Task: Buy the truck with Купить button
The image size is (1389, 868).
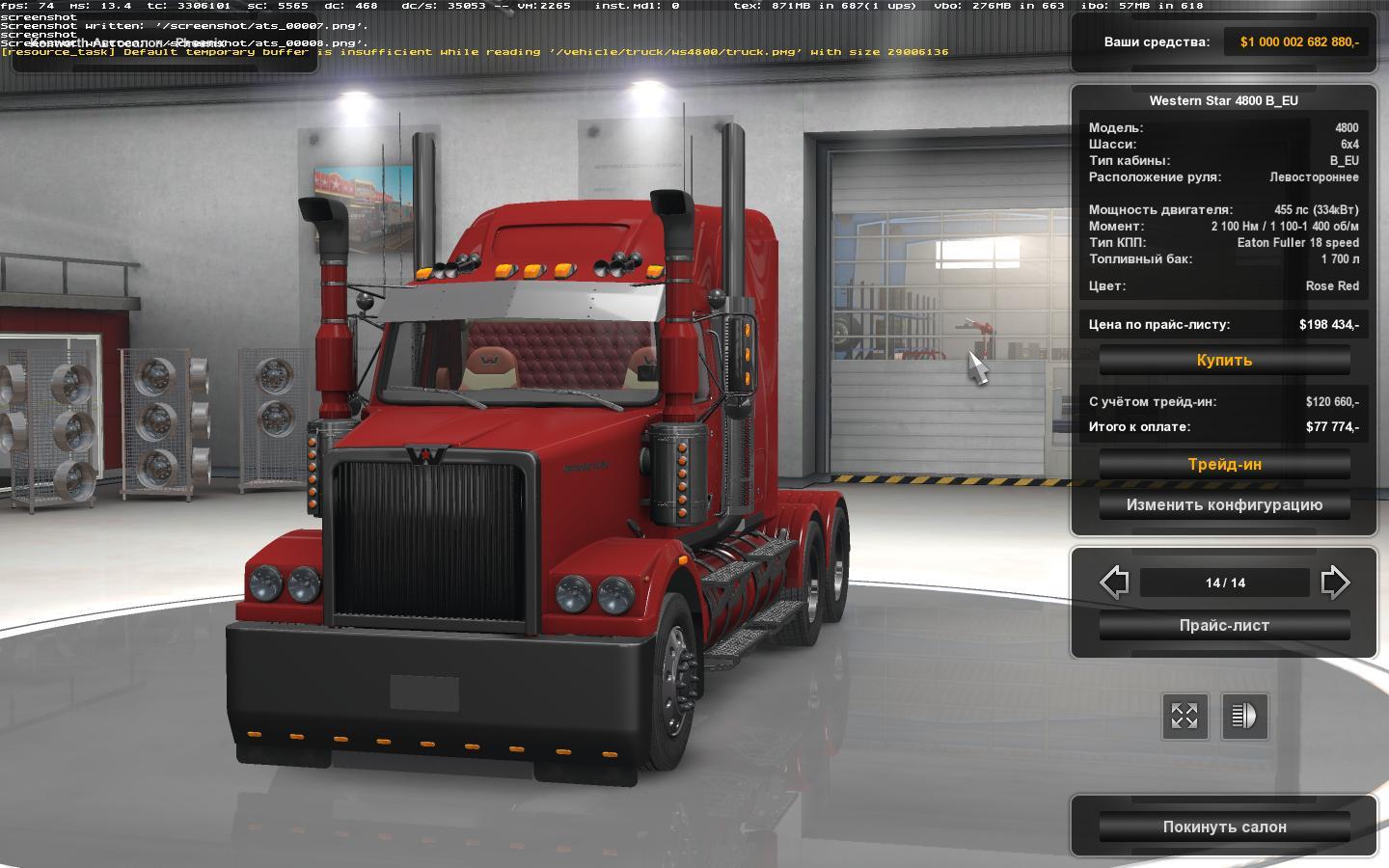Action: (x=1224, y=361)
